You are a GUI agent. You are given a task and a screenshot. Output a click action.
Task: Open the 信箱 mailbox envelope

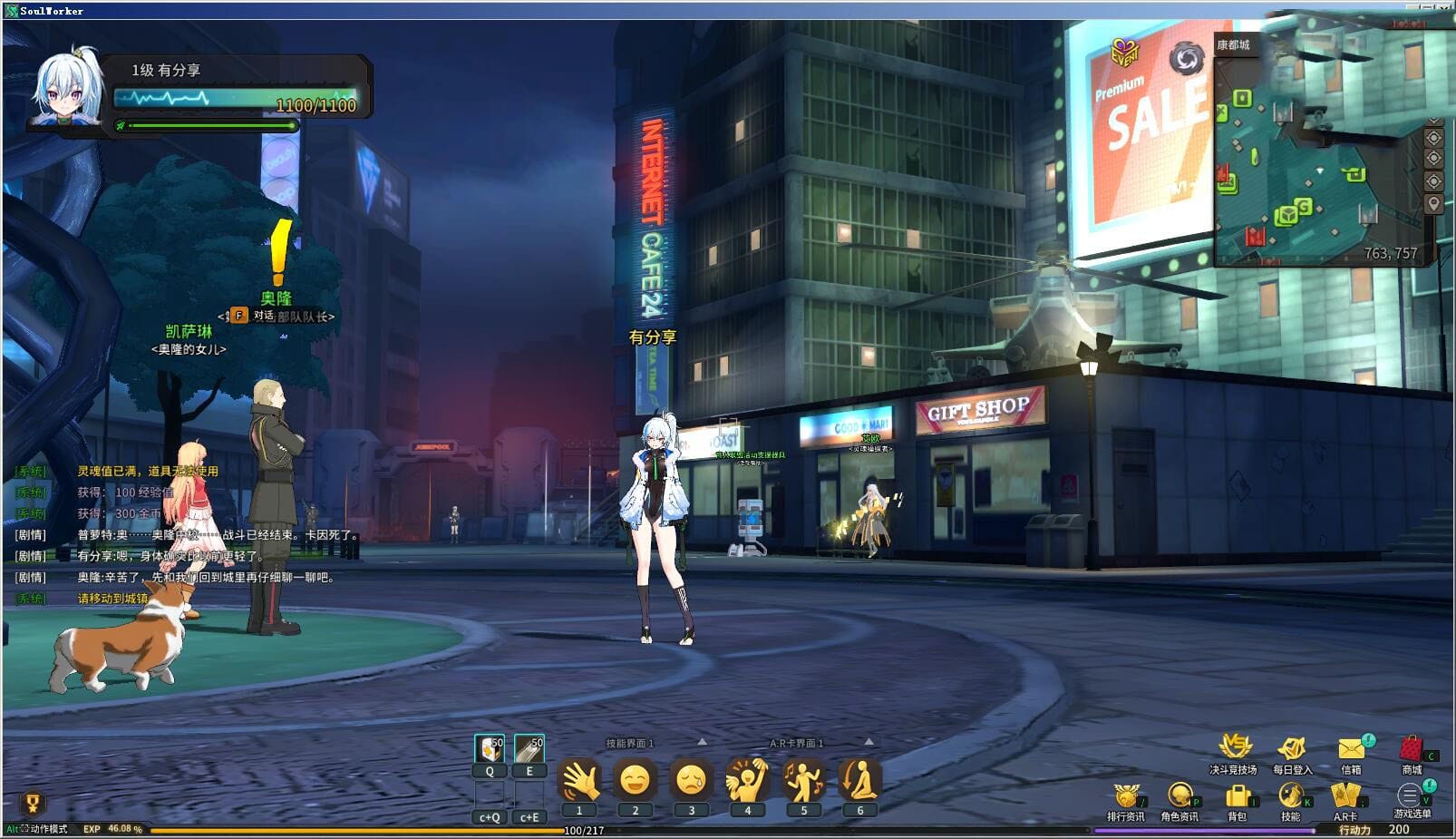1351,749
